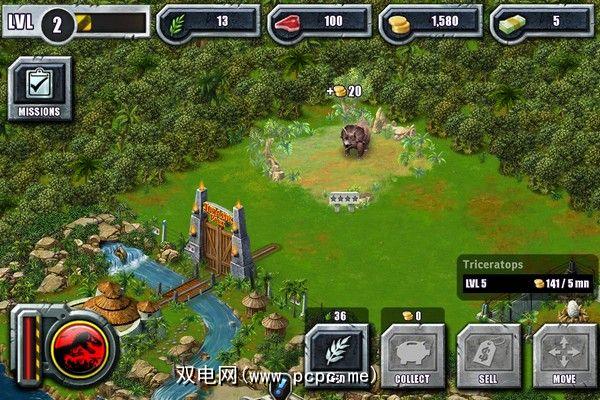The height and width of the screenshot is (400, 600).
Task: Open the Missions clipboard
Action: 40,88
